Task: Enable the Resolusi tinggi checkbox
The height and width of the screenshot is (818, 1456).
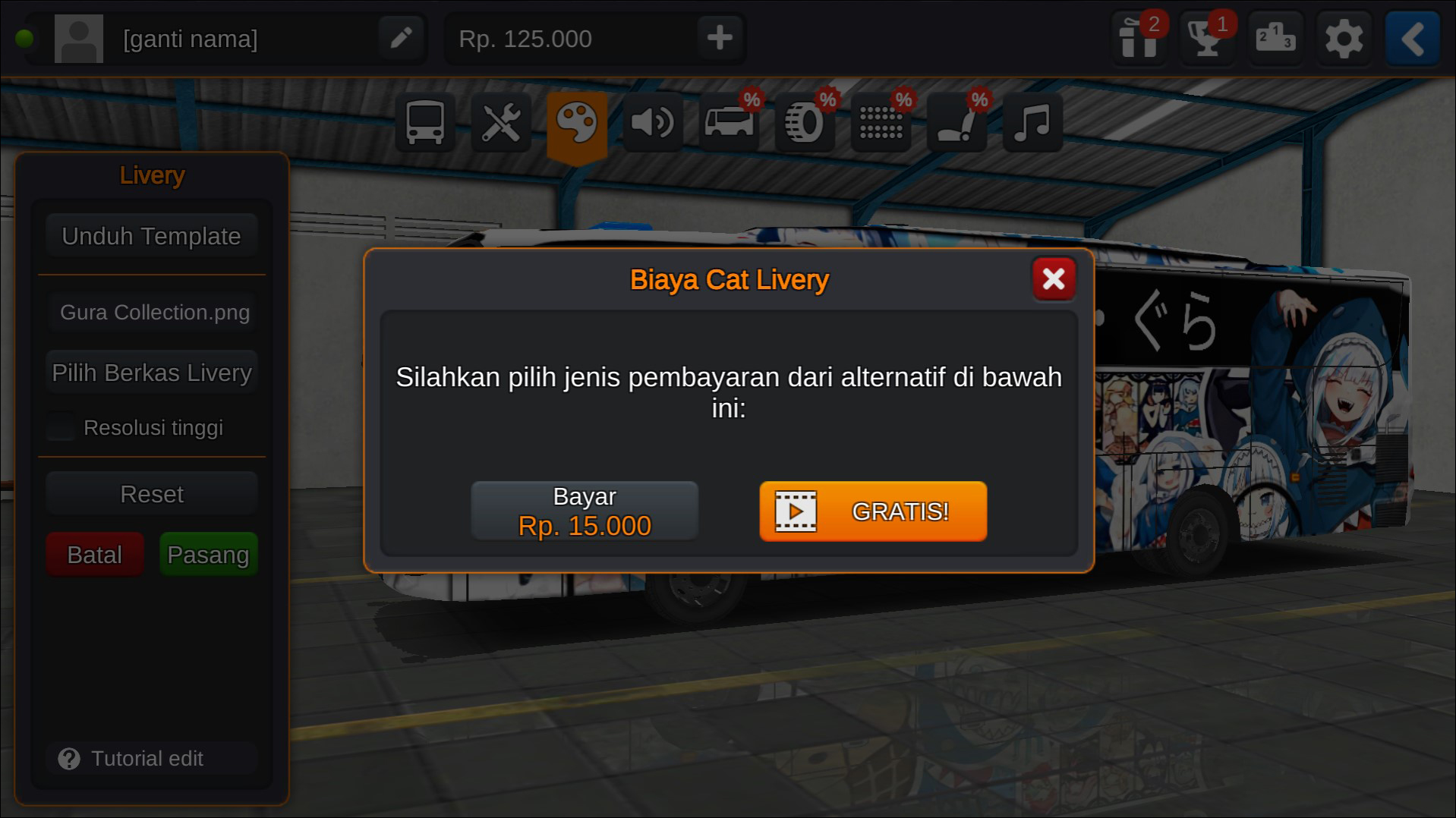Action: pyautogui.click(x=60, y=427)
